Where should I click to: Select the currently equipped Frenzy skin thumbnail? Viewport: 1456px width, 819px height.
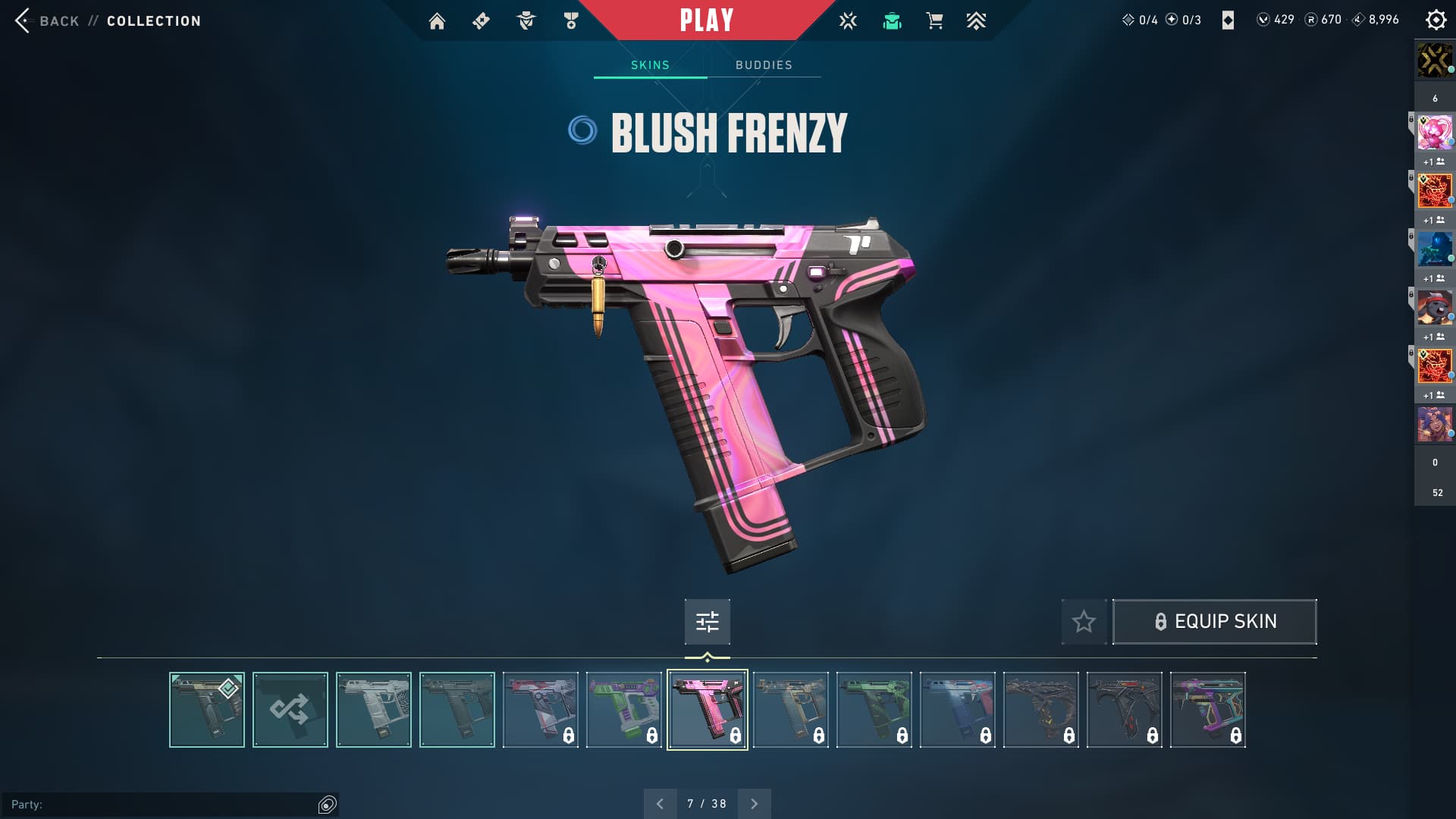tap(207, 710)
